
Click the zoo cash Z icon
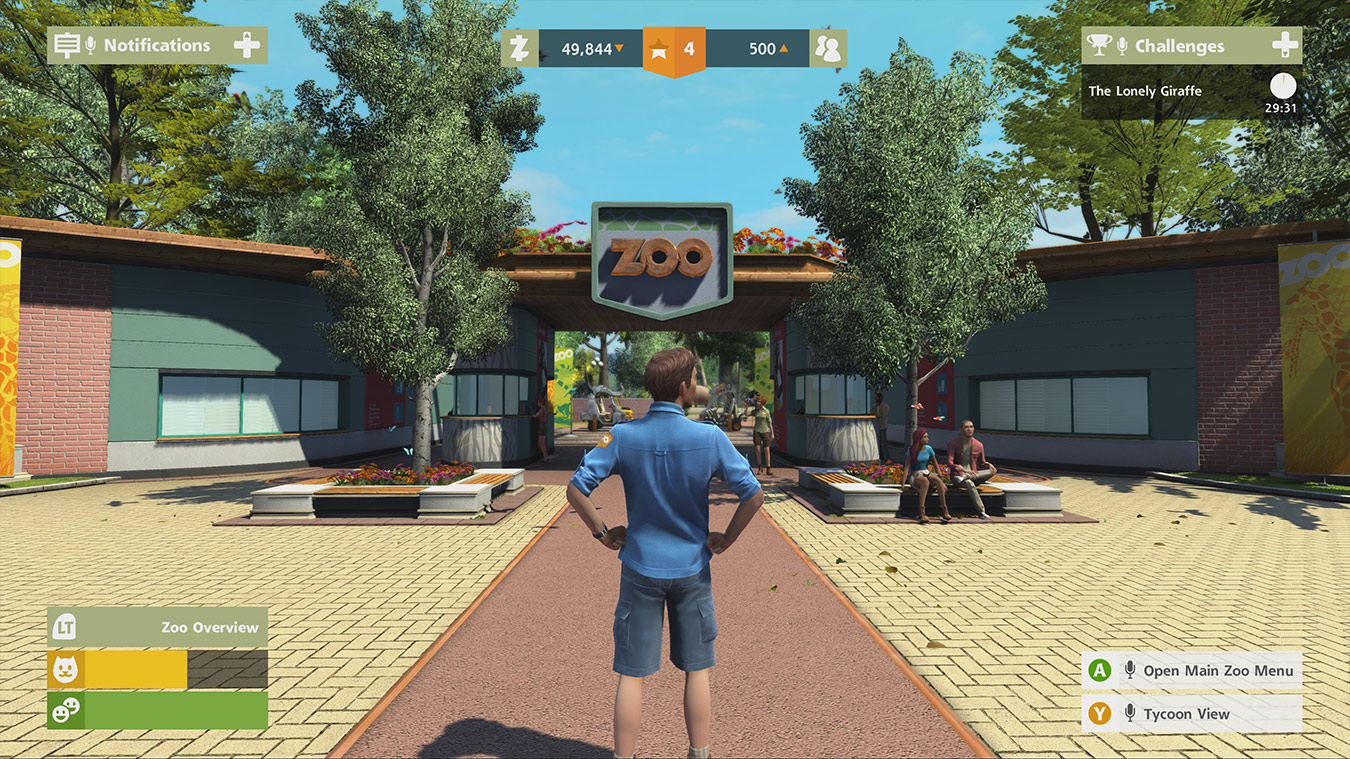519,48
